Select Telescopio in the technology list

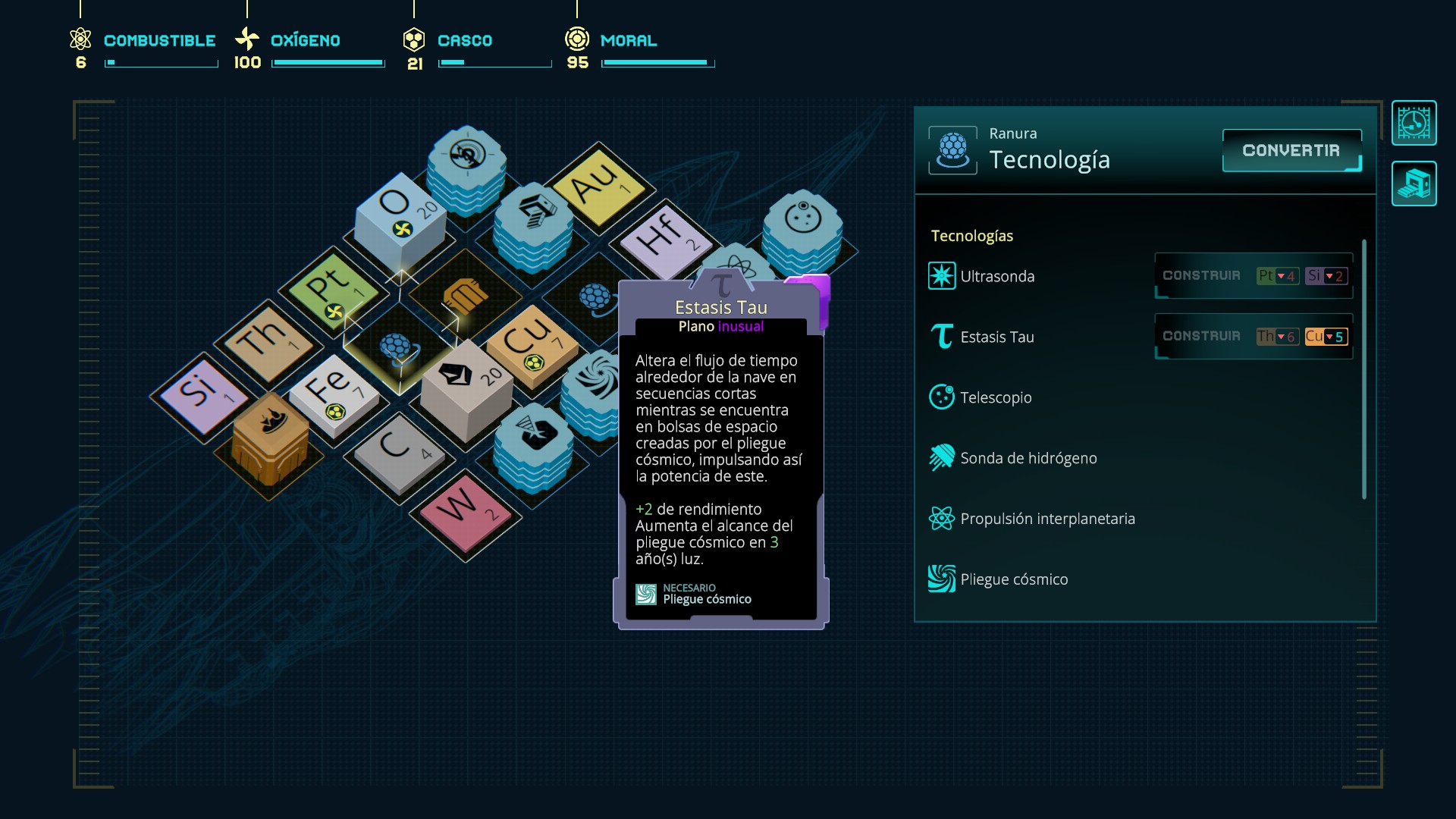click(x=995, y=397)
